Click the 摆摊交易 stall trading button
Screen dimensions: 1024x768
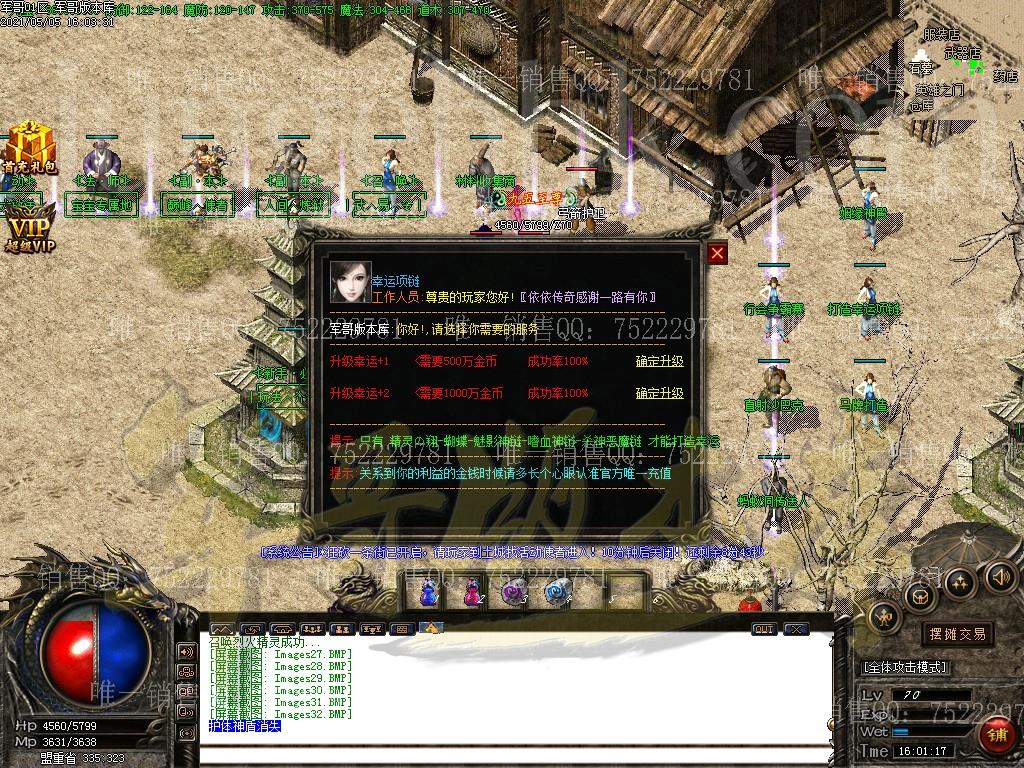pyautogui.click(x=957, y=634)
